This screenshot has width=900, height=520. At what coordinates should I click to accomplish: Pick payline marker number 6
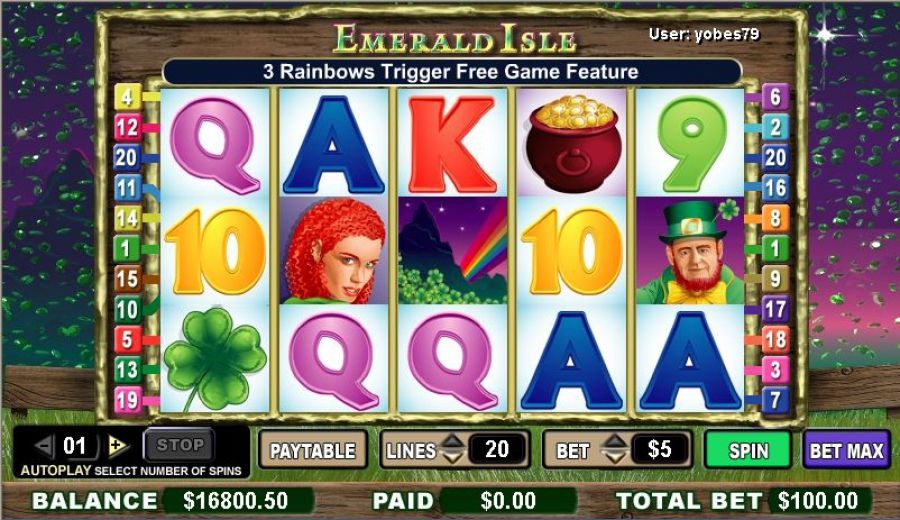(775, 97)
